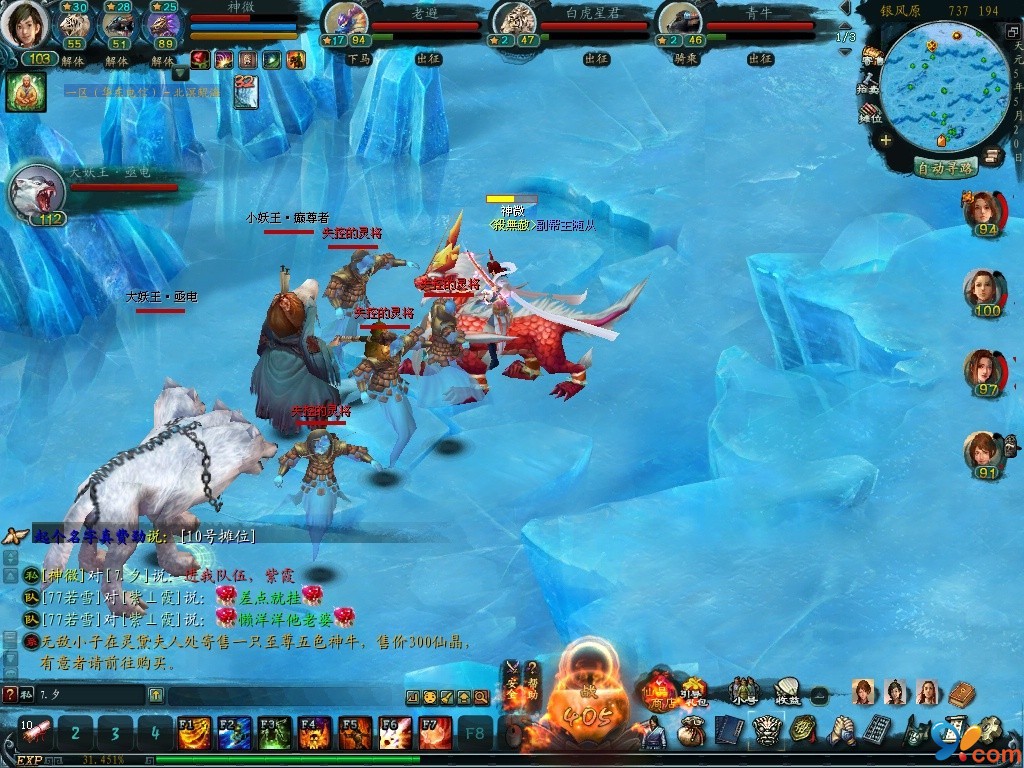Use the scroll item in hotbar slot 10
This screenshot has height=768, width=1024.
36,734
